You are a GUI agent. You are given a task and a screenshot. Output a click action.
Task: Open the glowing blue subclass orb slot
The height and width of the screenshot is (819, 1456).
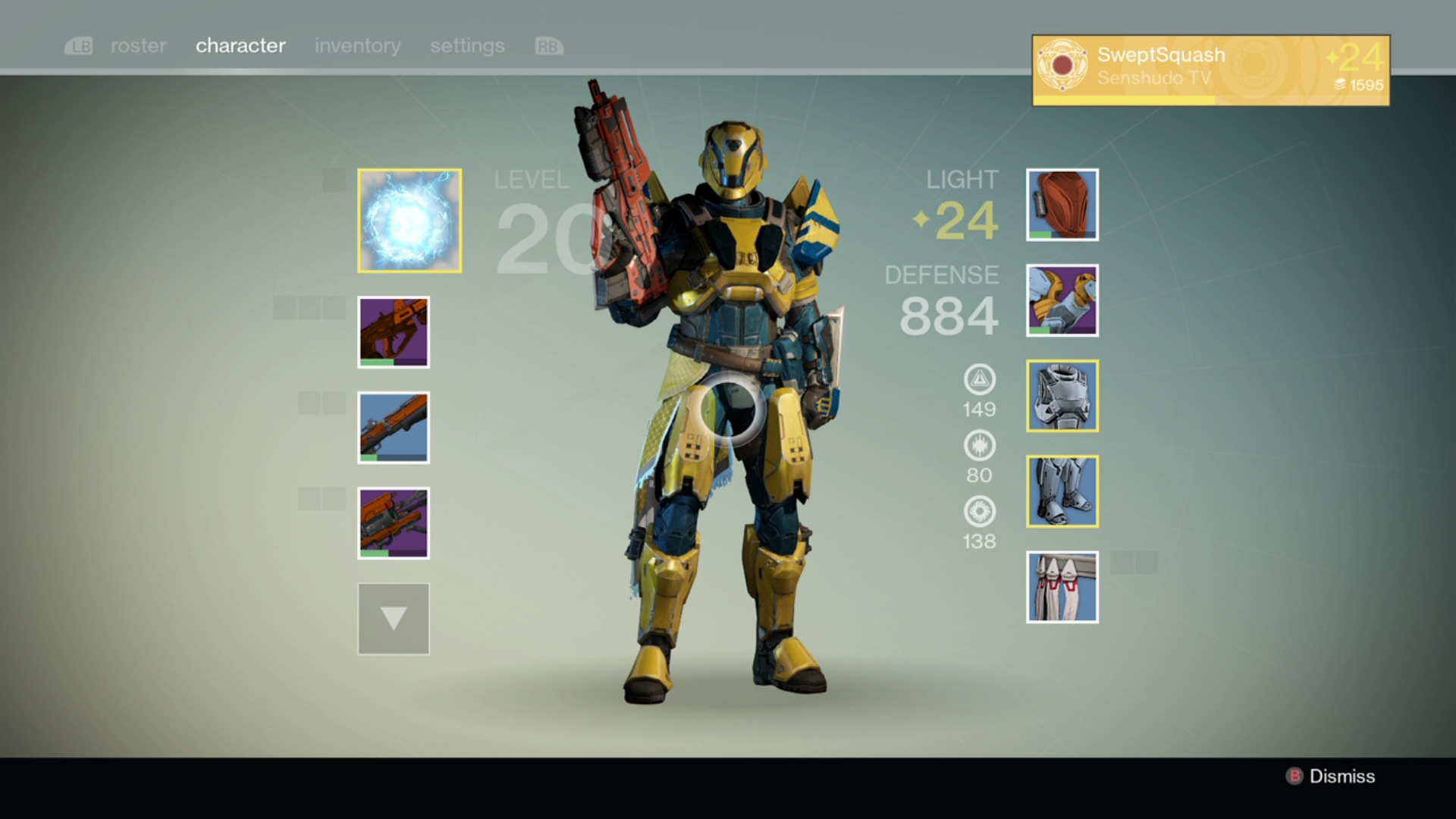pyautogui.click(x=409, y=221)
